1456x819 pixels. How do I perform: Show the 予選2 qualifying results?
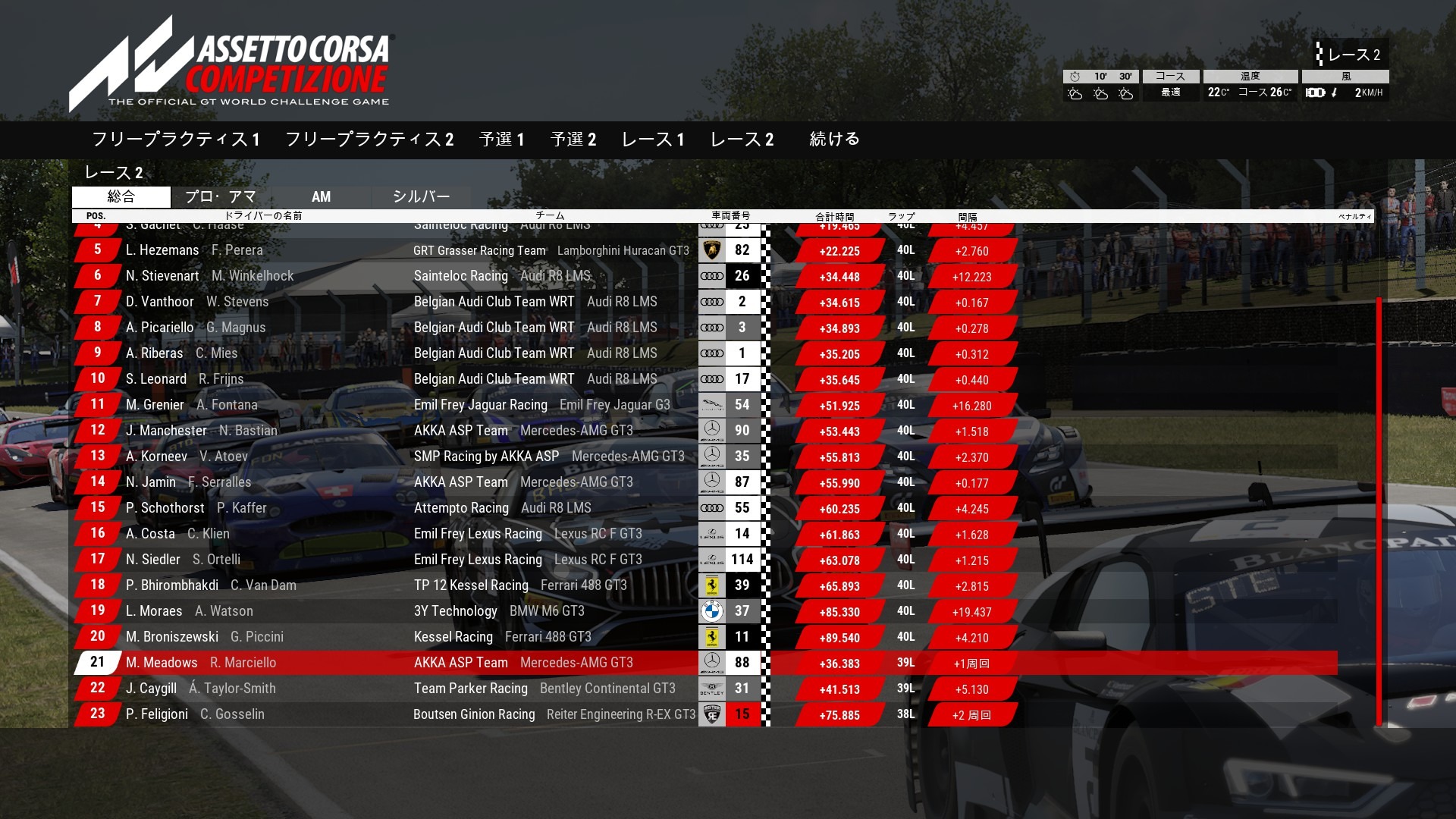coord(573,140)
